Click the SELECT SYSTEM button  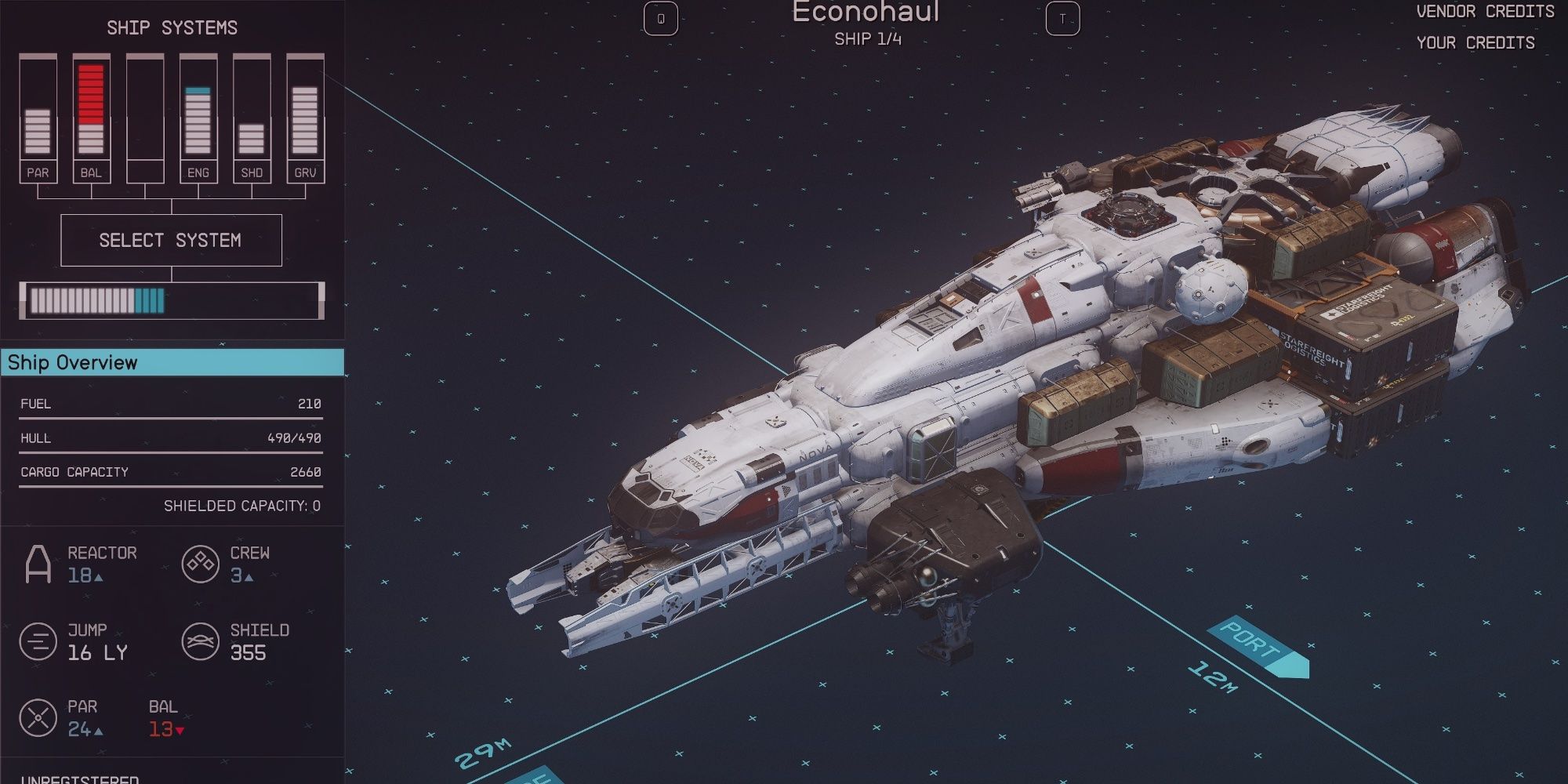click(x=171, y=240)
